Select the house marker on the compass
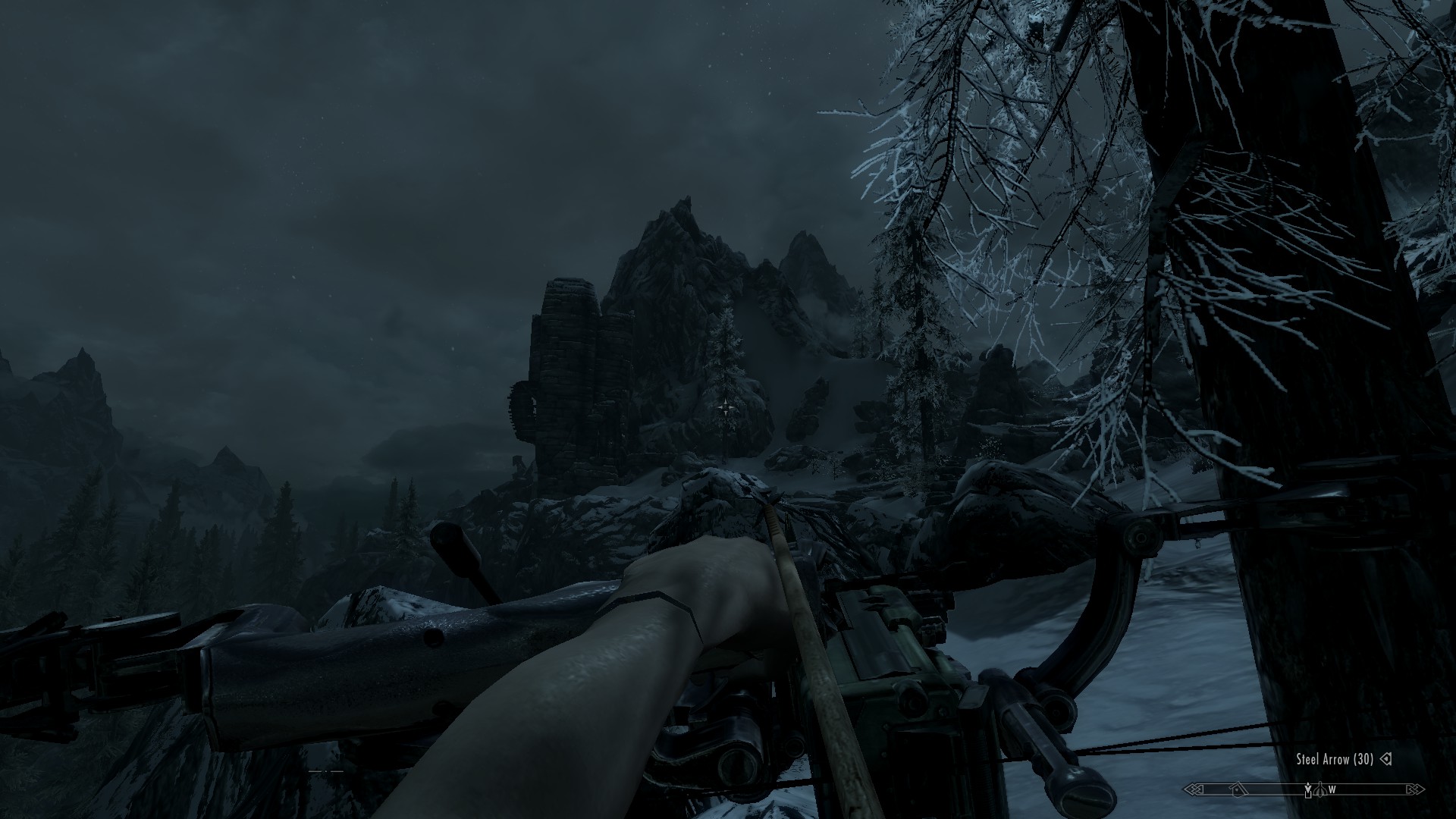1456x819 pixels. 1238,789
